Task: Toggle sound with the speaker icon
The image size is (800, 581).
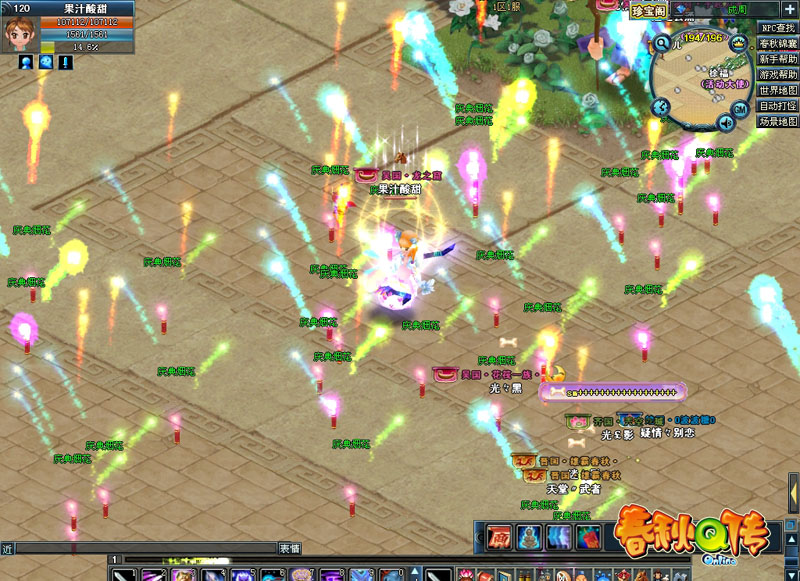Action: pyautogui.click(x=725, y=123)
